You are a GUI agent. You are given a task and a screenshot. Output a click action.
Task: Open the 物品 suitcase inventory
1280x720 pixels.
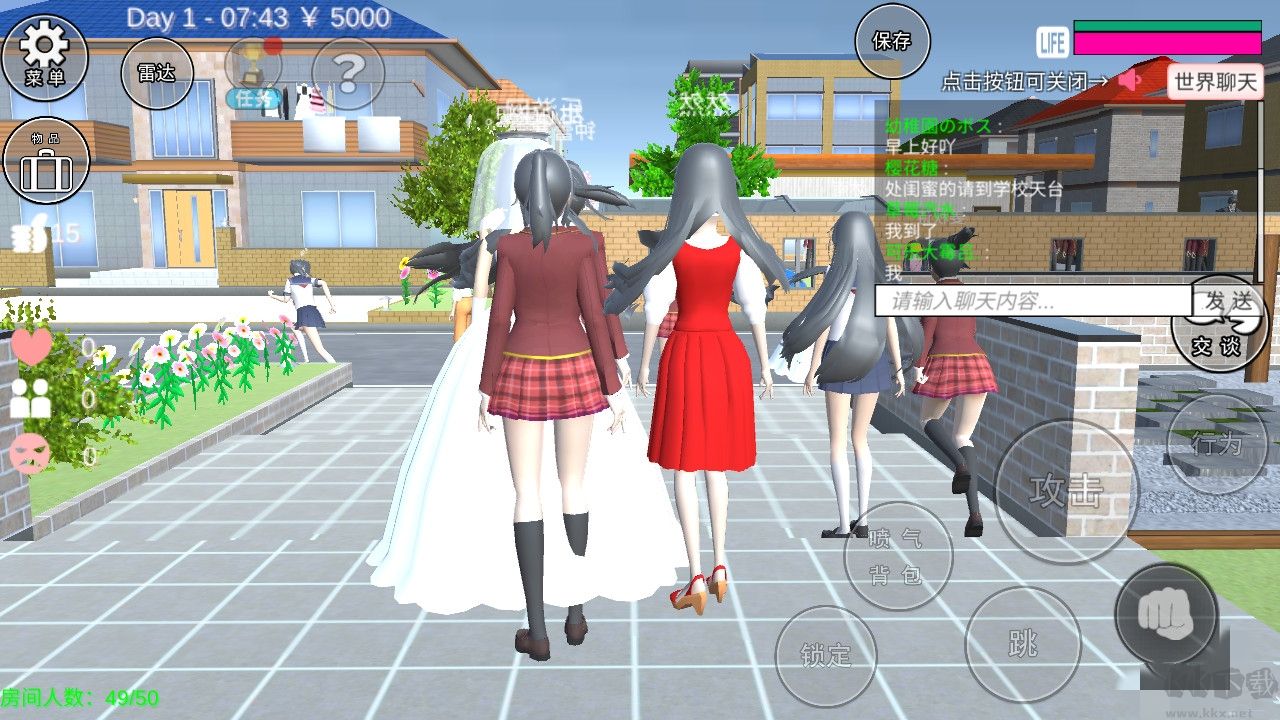(x=46, y=162)
